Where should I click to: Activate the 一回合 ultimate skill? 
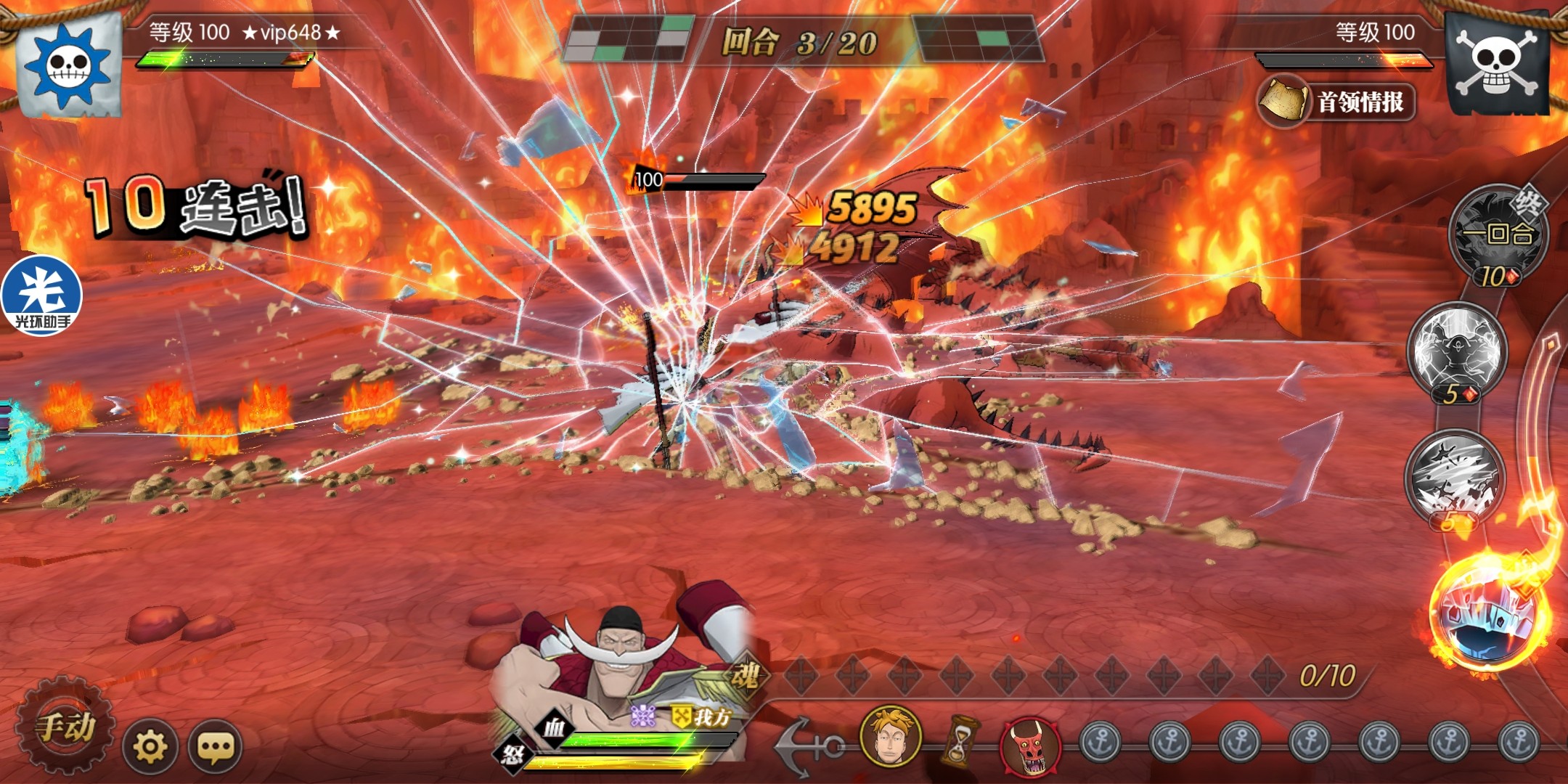[1497, 234]
